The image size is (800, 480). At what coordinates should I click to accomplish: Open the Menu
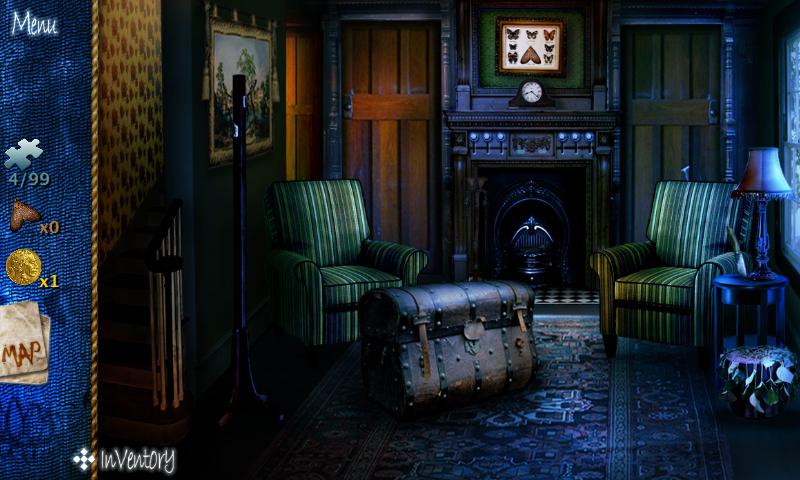tap(34, 22)
